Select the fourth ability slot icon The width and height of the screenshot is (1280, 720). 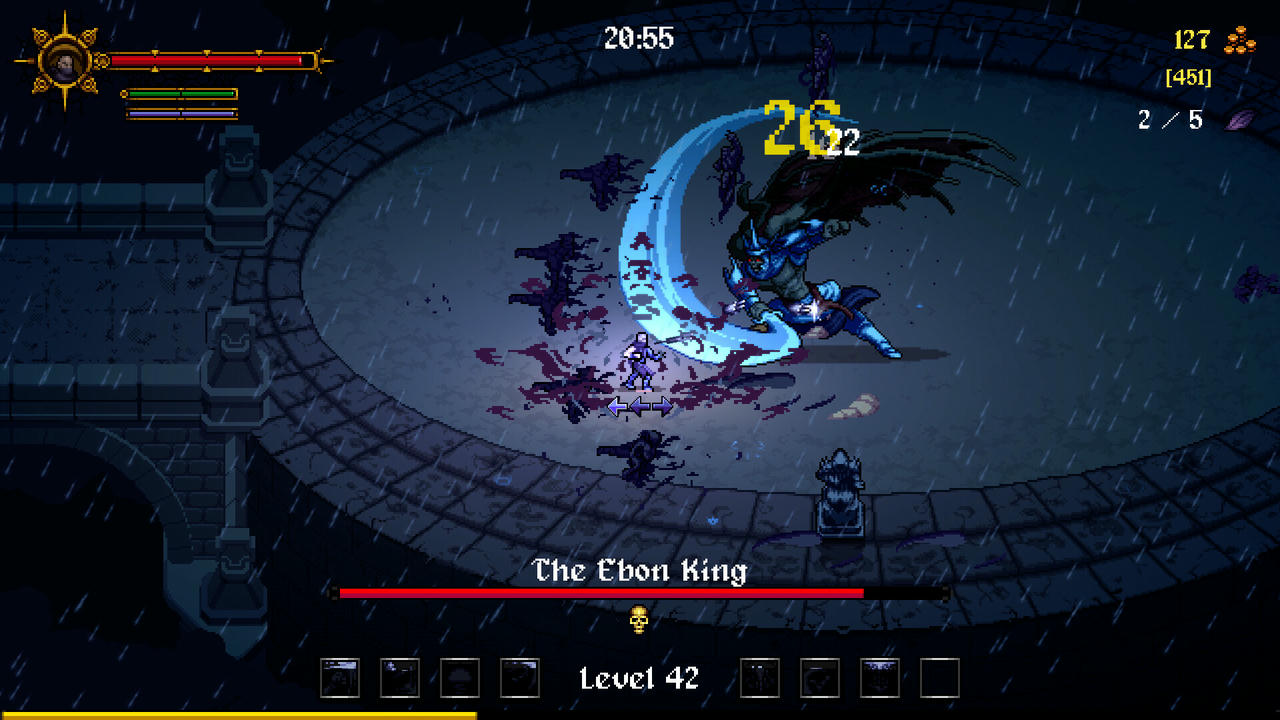click(x=518, y=677)
